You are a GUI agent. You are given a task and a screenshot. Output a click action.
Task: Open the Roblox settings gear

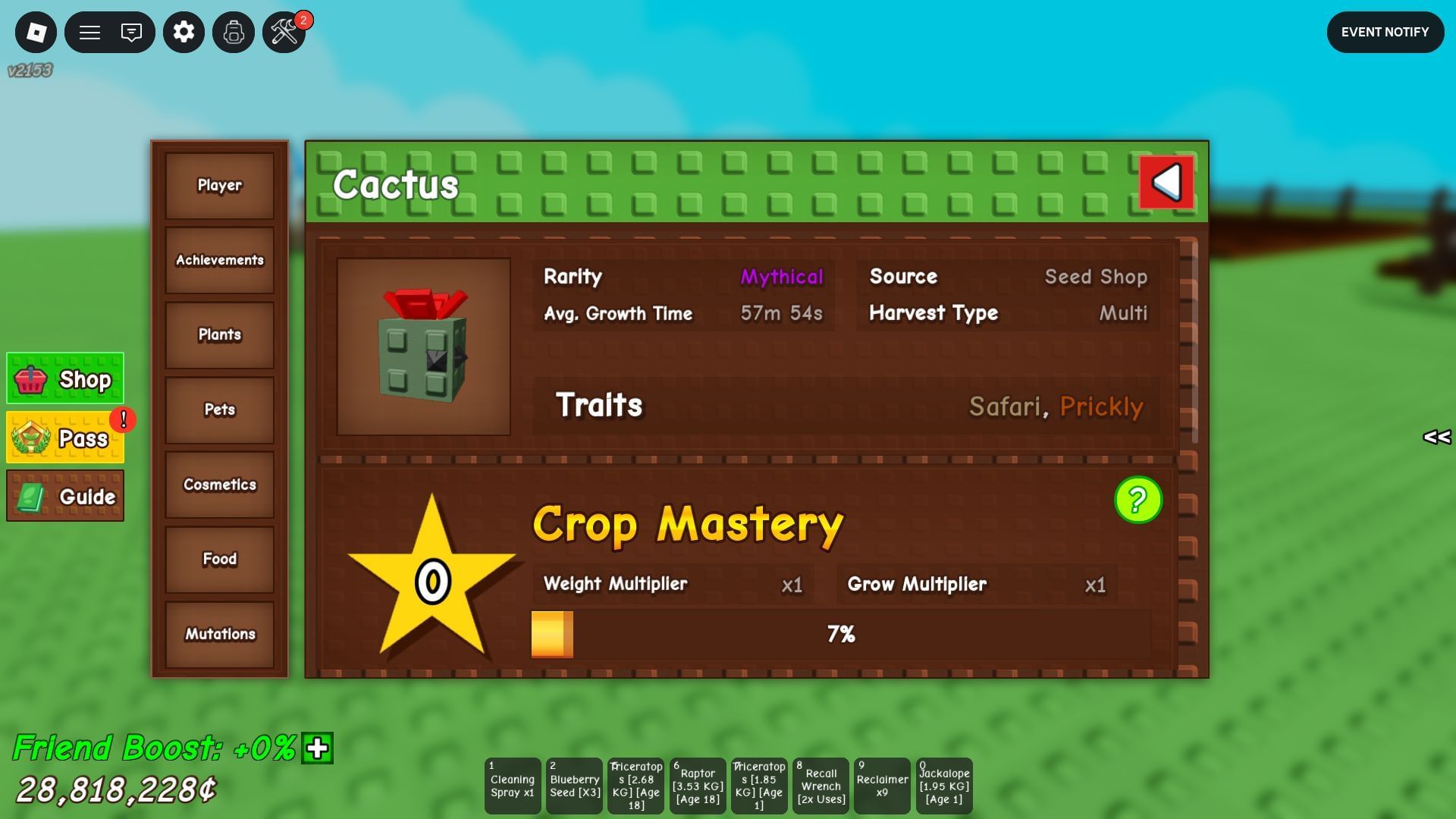click(183, 32)
